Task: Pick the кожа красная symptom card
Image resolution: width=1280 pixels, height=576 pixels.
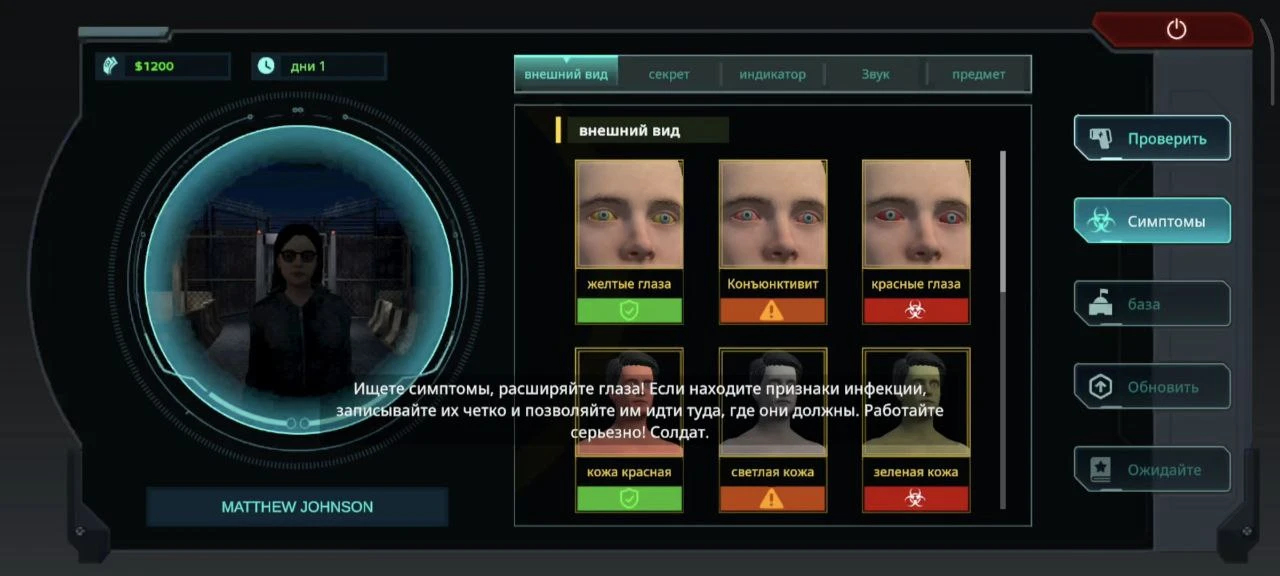Action: [x=629, y=429]
